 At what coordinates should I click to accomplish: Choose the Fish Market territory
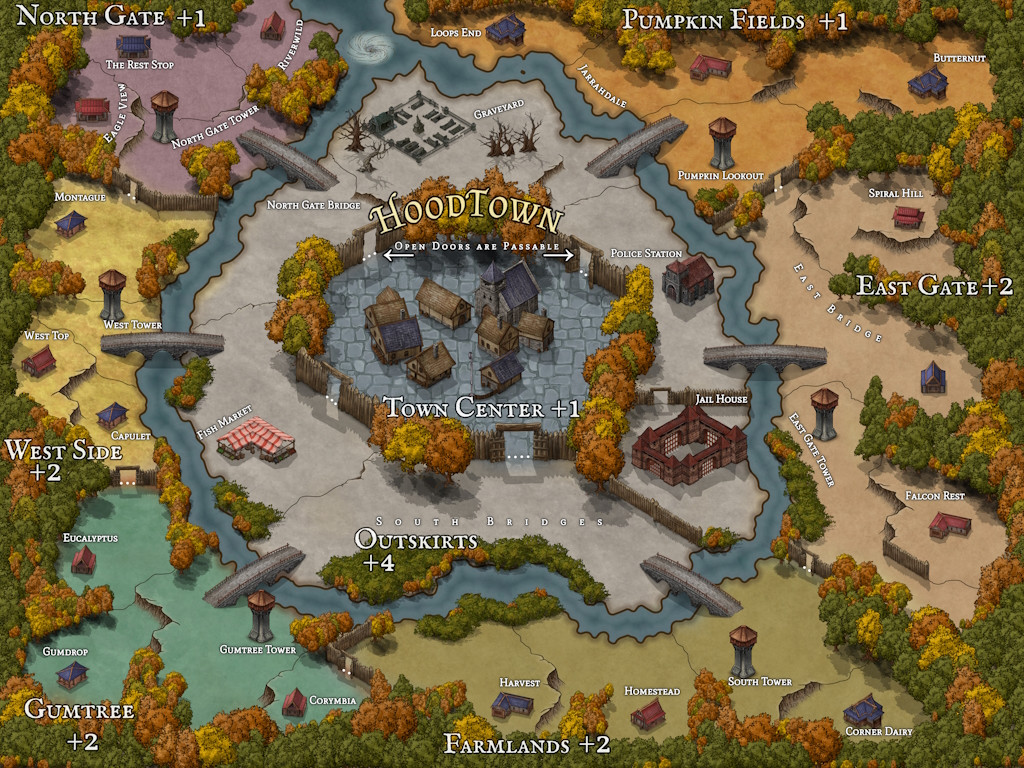point(256,439)
